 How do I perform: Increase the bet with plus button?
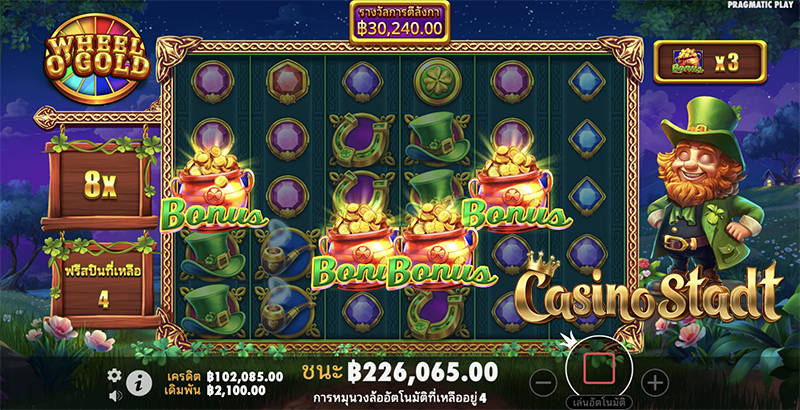[654, 381]
